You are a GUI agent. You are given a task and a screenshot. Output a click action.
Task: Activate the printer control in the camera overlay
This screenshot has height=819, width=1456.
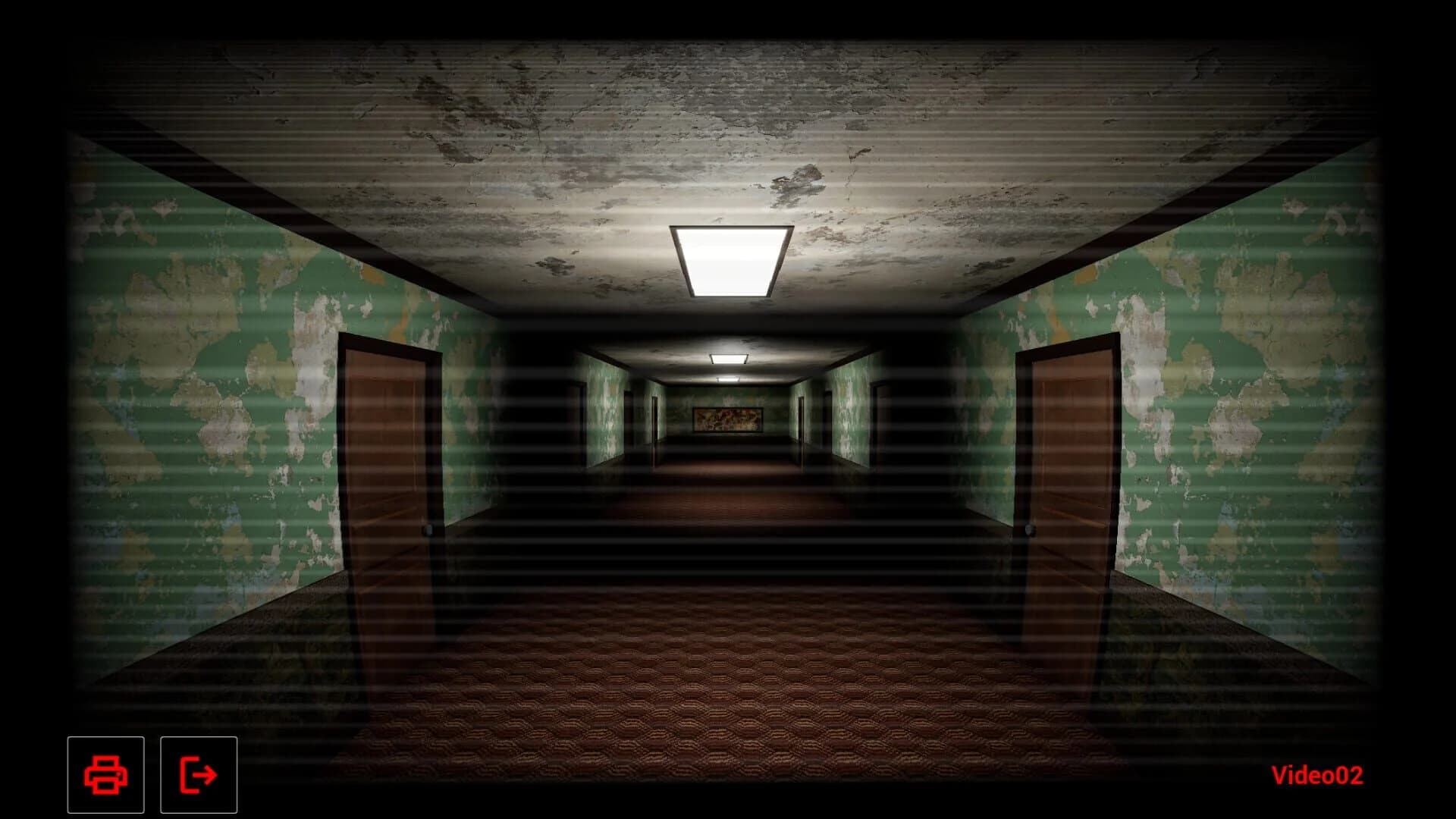(x=106, y=775)
